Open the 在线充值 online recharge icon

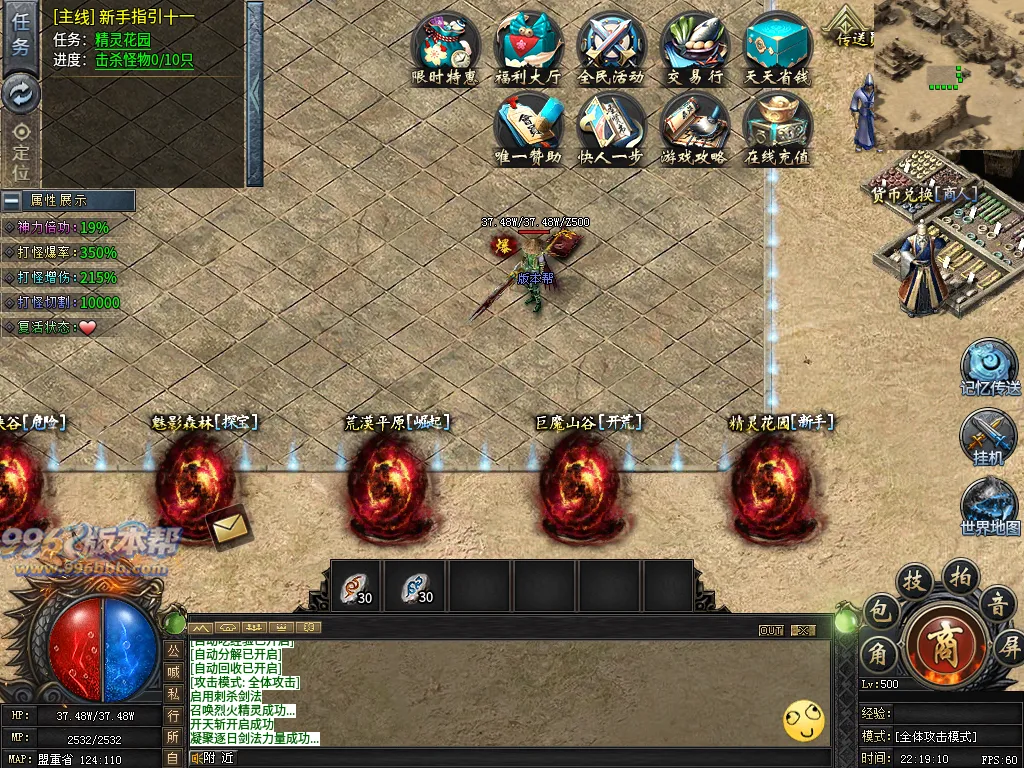tap(777, 128)
